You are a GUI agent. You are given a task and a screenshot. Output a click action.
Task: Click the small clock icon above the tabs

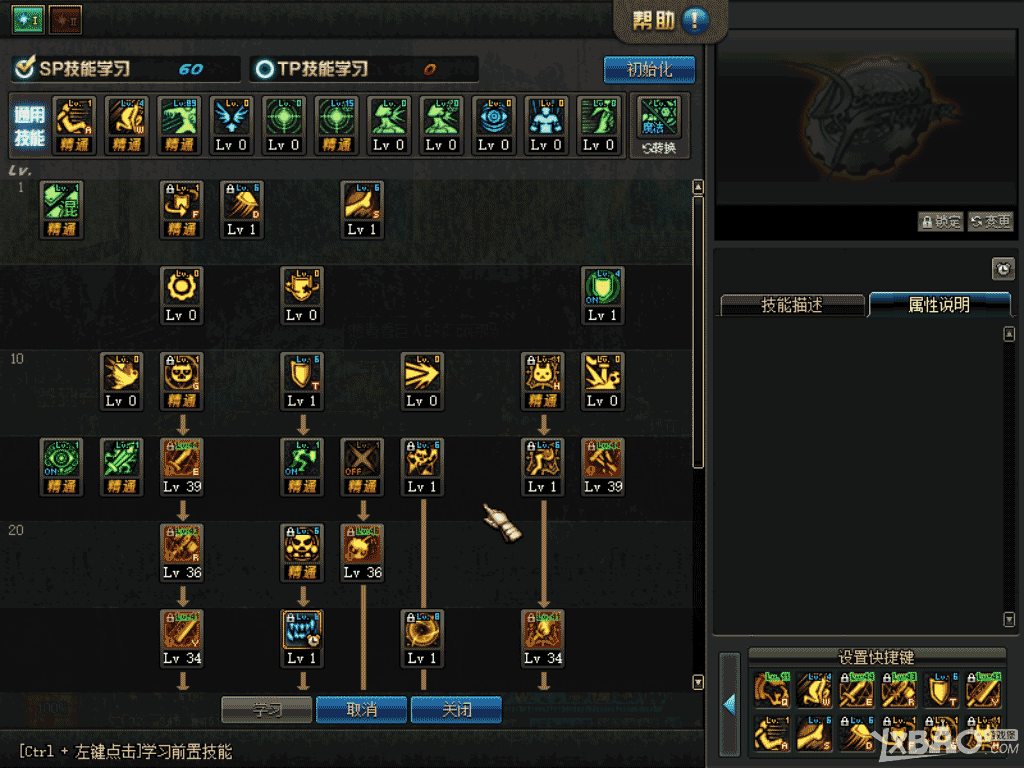pos(1003,268)
